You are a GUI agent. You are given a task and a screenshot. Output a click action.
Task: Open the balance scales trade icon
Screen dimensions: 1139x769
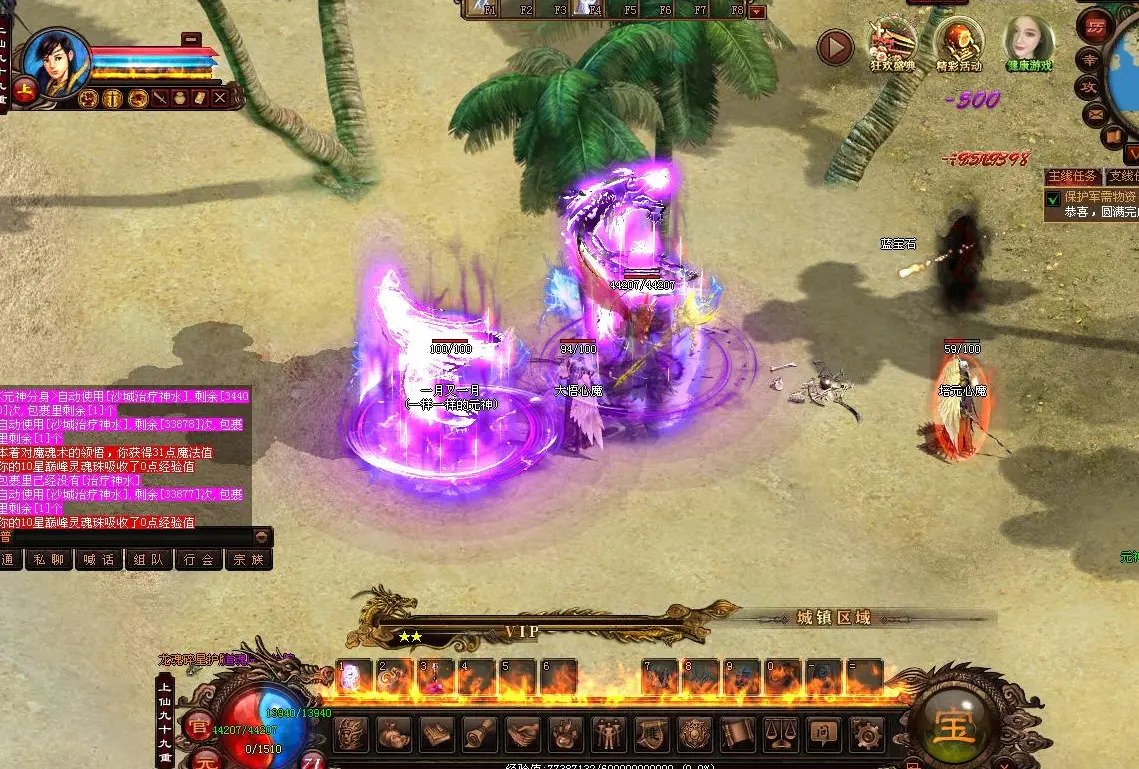(780, 735)
